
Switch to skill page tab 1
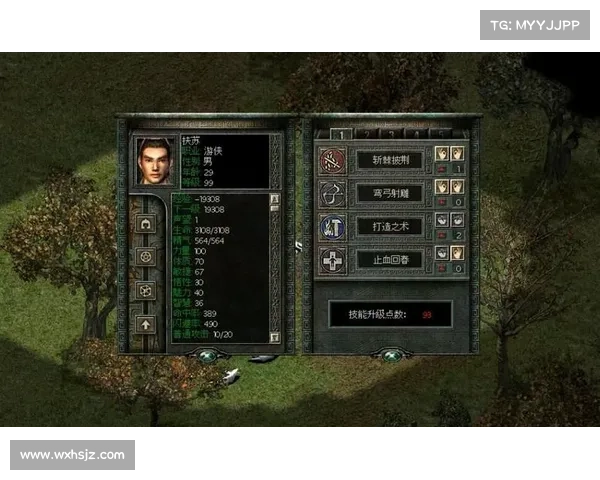pyautogui.click(x=342, y=133)
